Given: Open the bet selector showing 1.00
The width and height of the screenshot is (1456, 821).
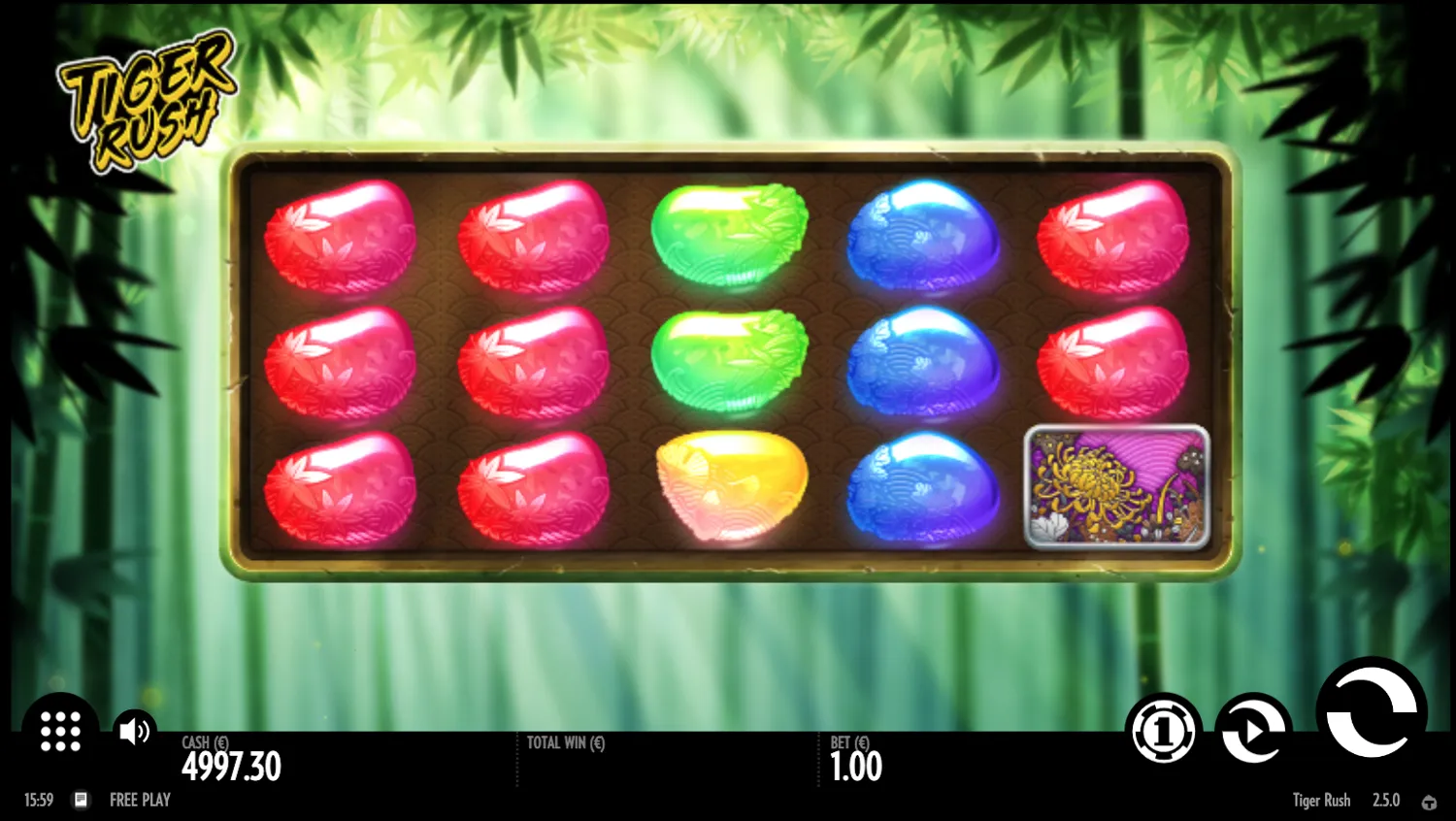Looking at the screenshot, I should click(x=856, y=767).
